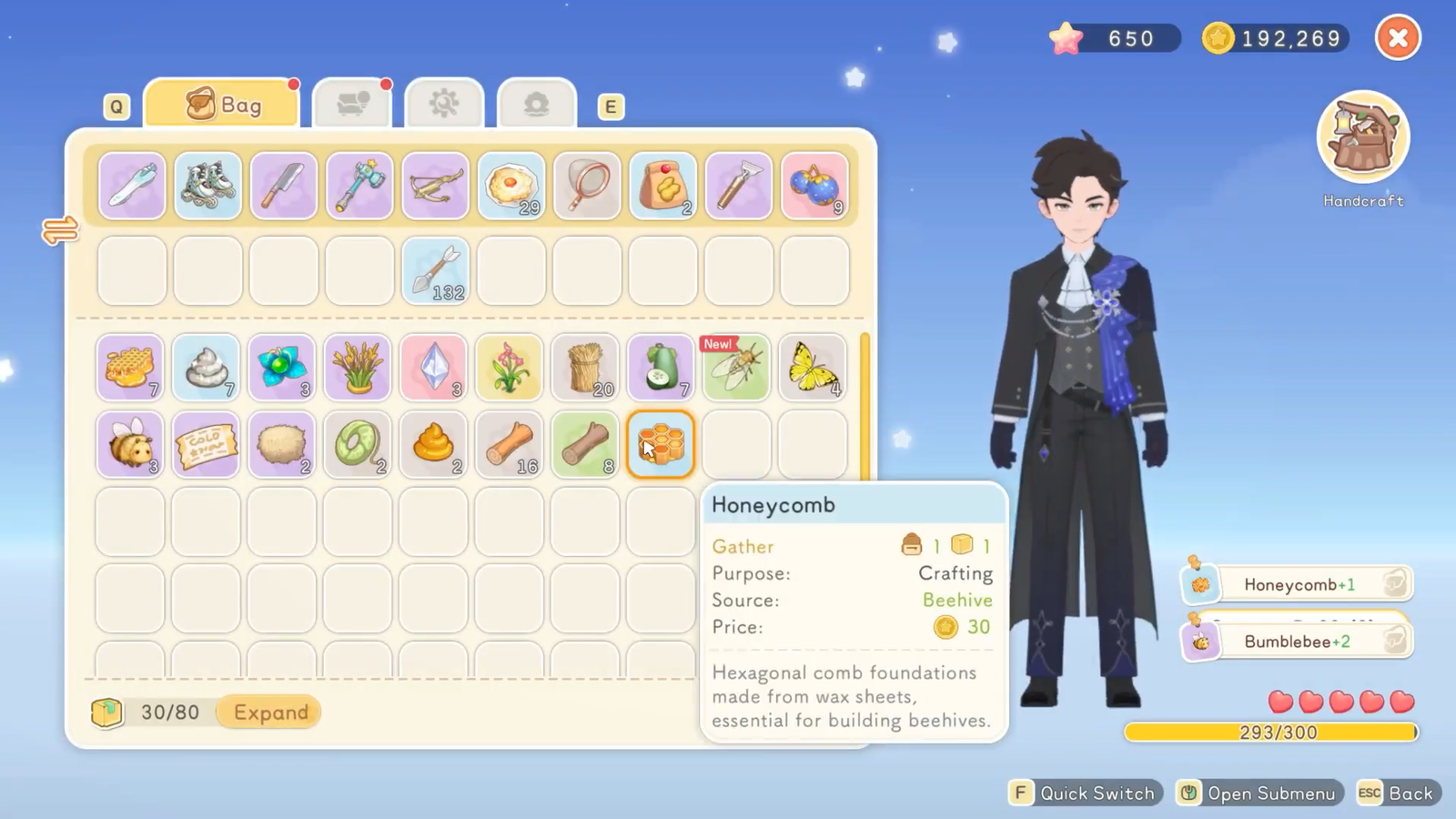Select the fried egg dish slot
The image size is (1456, 819).
511,186
